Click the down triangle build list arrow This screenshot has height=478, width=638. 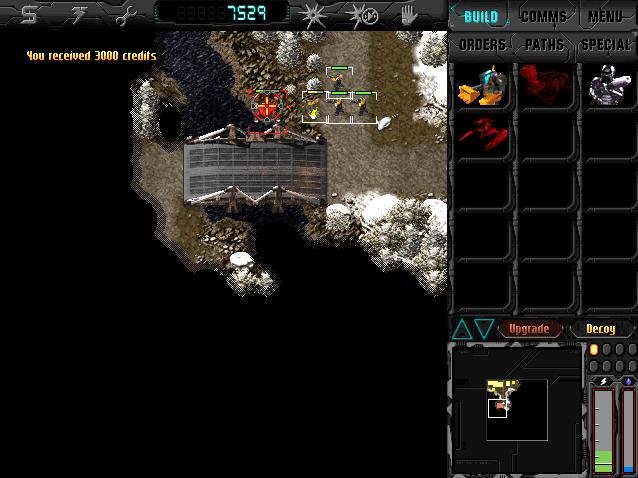(x=484, y=329)
